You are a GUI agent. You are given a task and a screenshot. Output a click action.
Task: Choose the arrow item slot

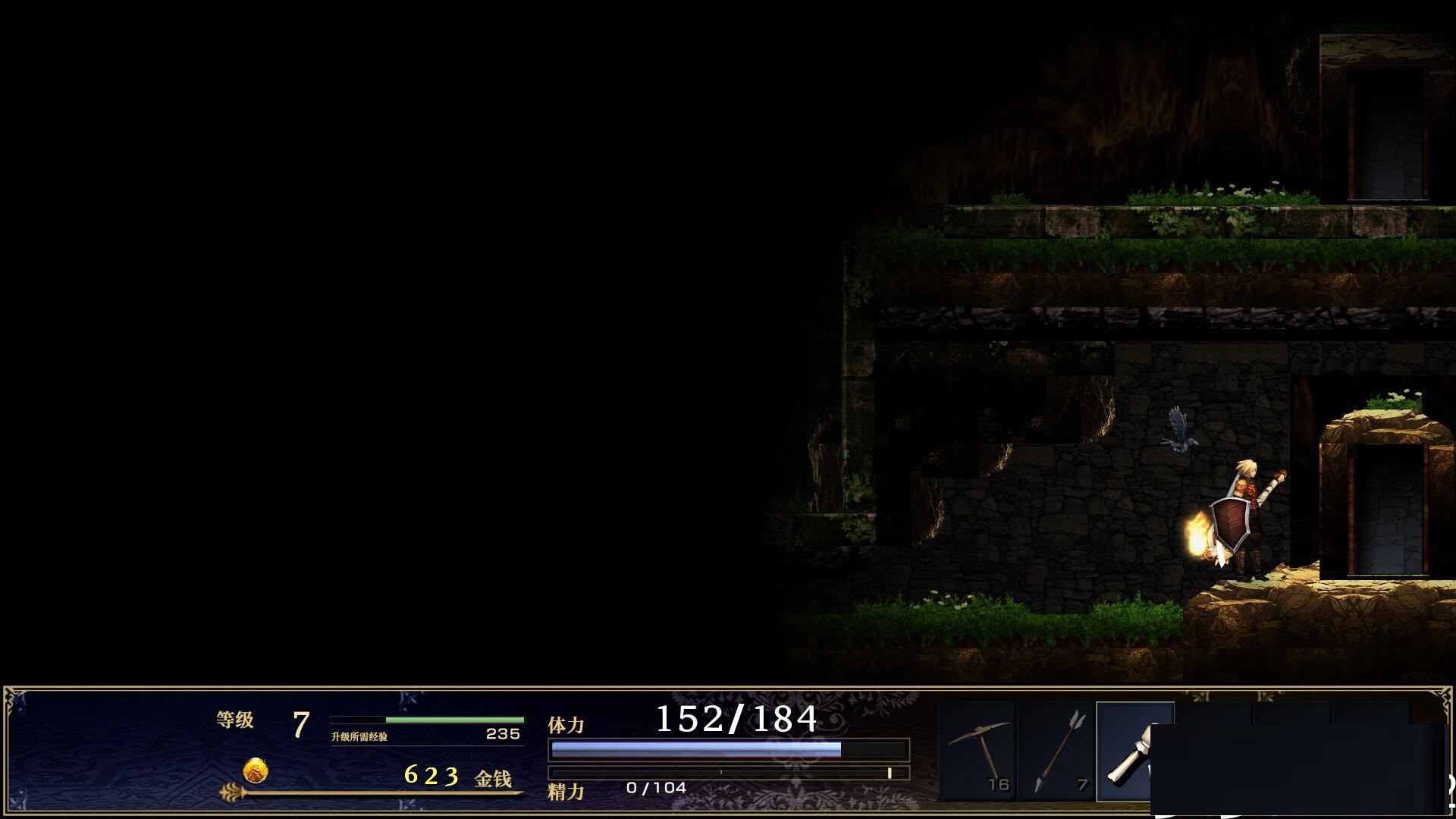[1056, 751]
